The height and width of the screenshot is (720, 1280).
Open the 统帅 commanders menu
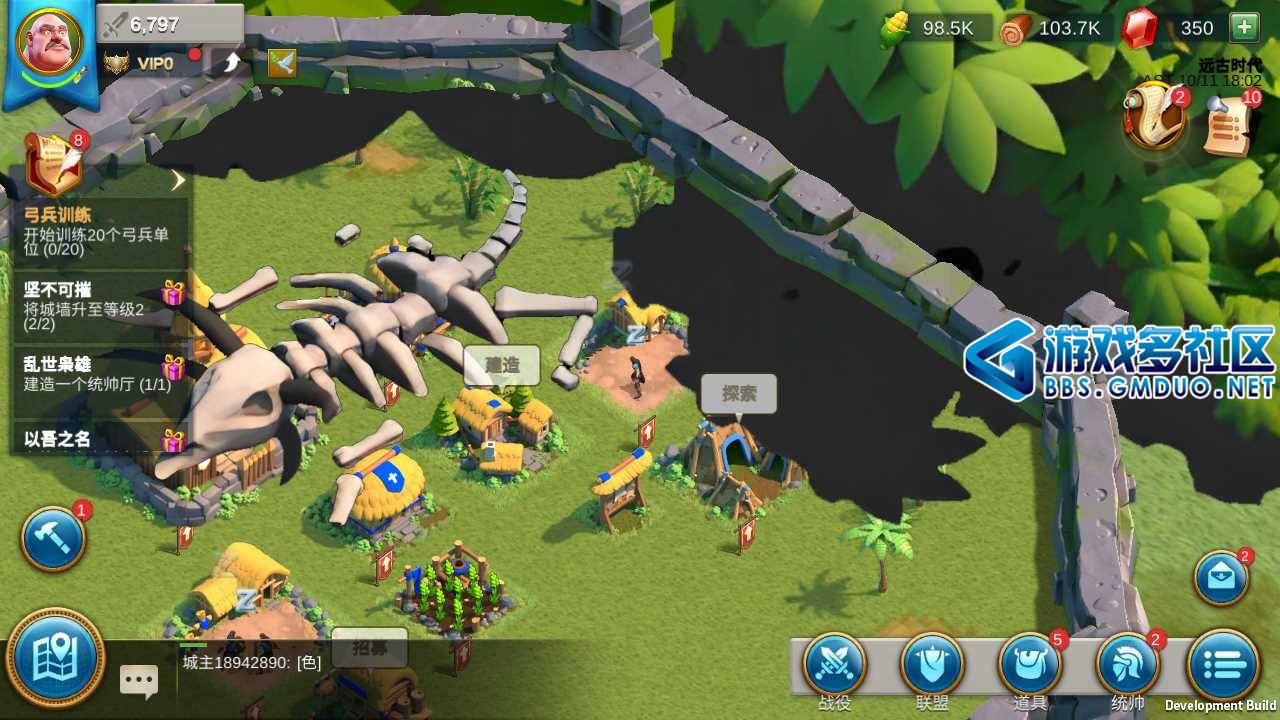coord(1128,665)
